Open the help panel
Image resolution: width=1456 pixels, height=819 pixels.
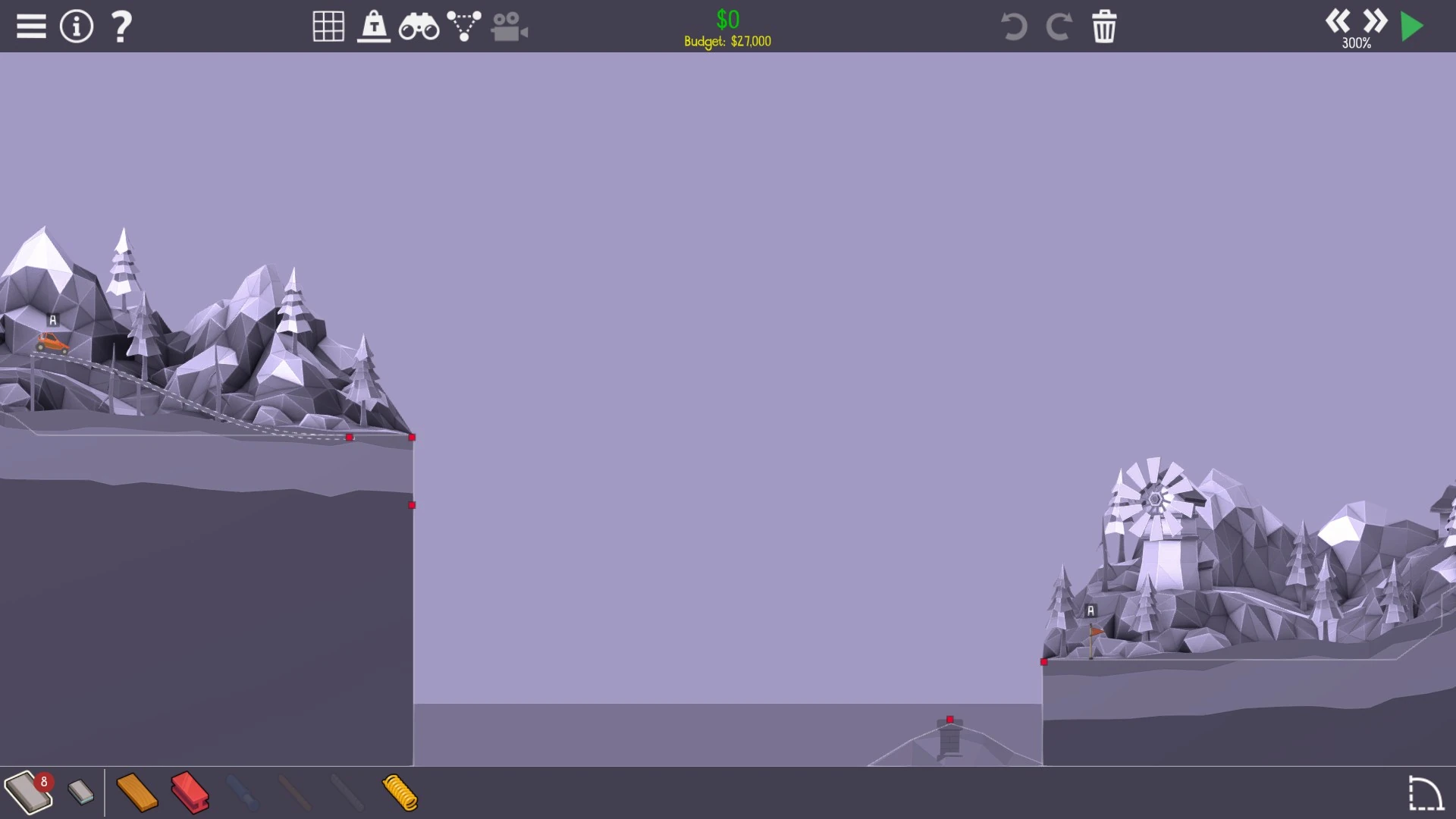click(120, 26)
